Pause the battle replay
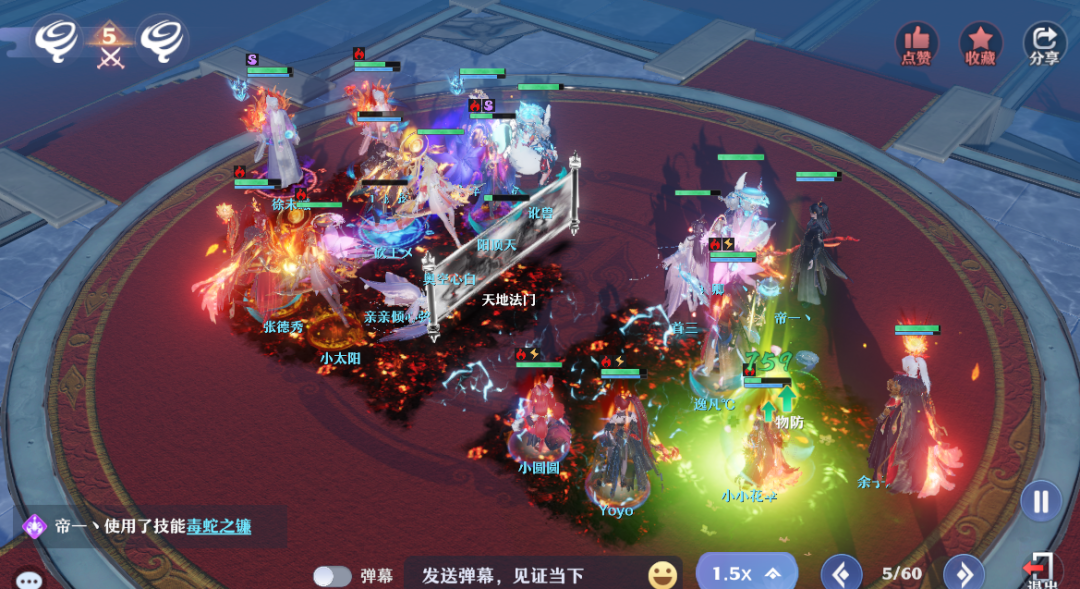Viewport: 1080px width, 589px height. (x=1041, y=500)
